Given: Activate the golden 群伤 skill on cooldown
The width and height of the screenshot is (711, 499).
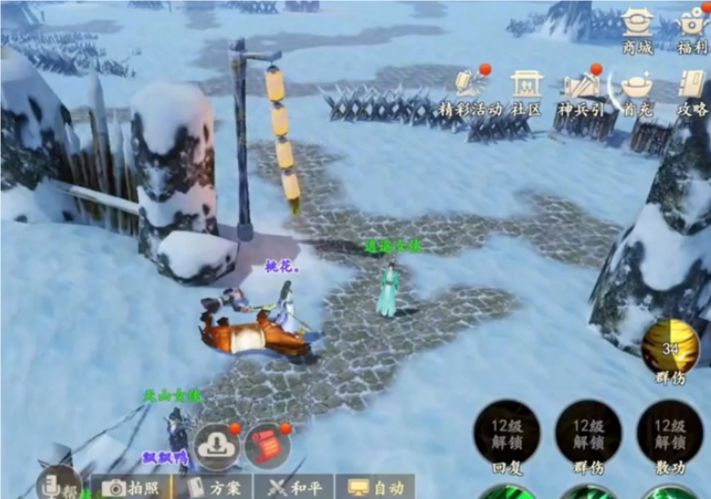Looking at the screenshot, I should (x=670, y=349).
